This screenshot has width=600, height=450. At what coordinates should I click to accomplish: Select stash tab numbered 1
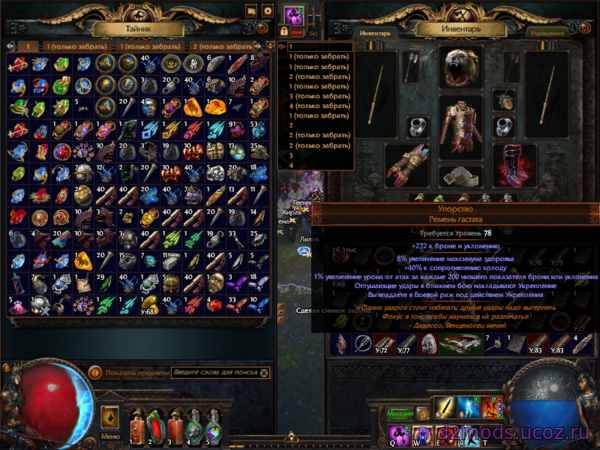coord(30,46)
